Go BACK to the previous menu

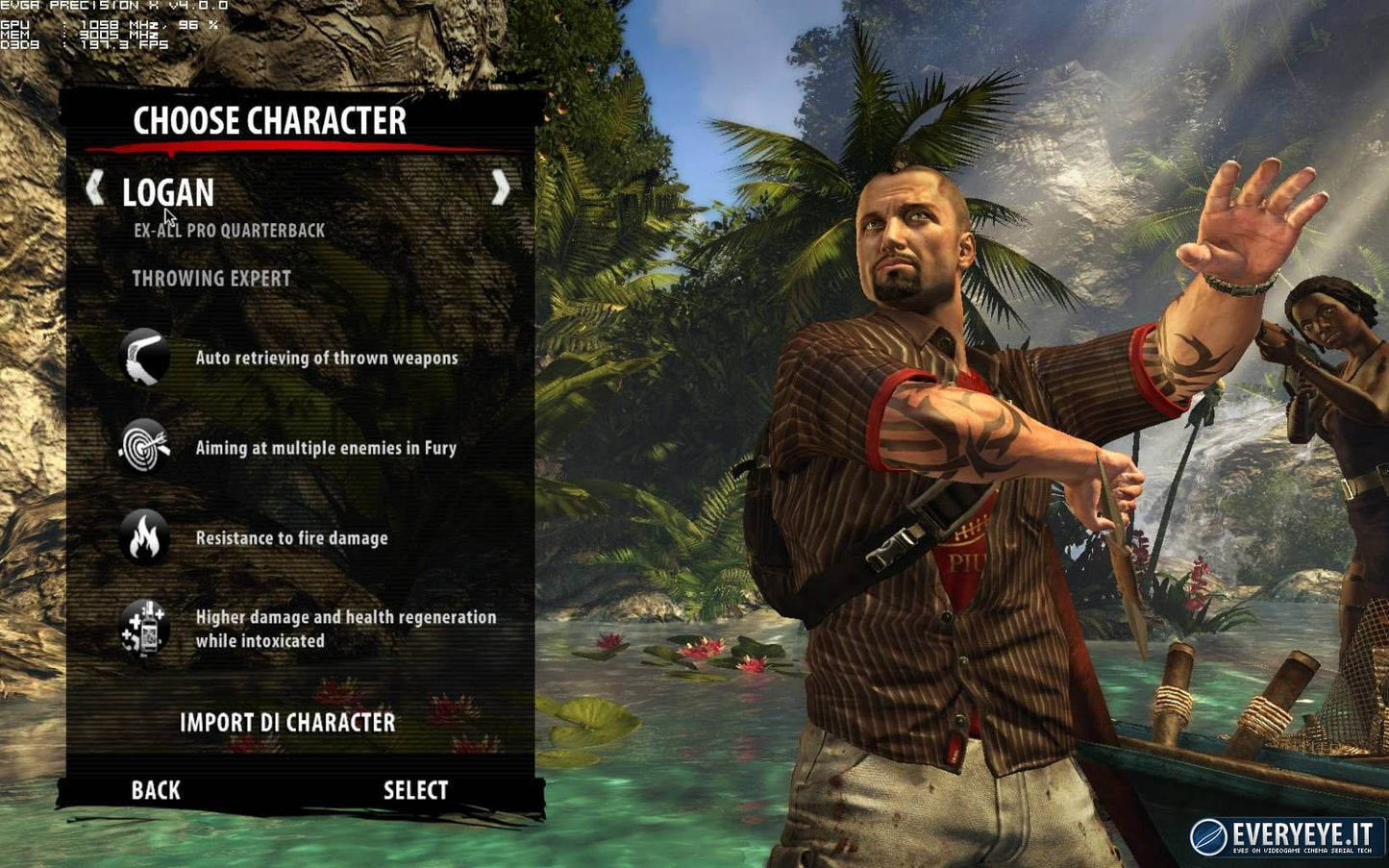coord(154,790)
